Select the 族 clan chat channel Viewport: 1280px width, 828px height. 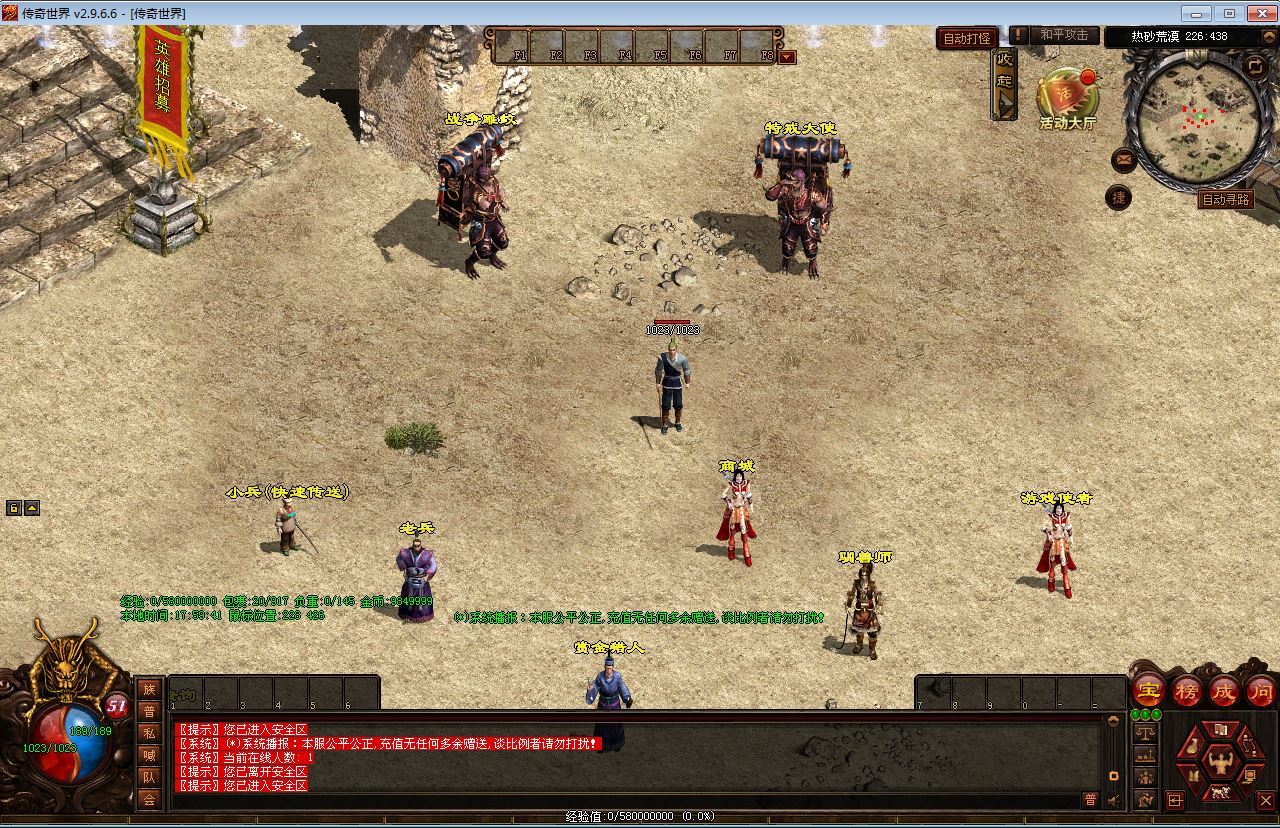[149, 689]
